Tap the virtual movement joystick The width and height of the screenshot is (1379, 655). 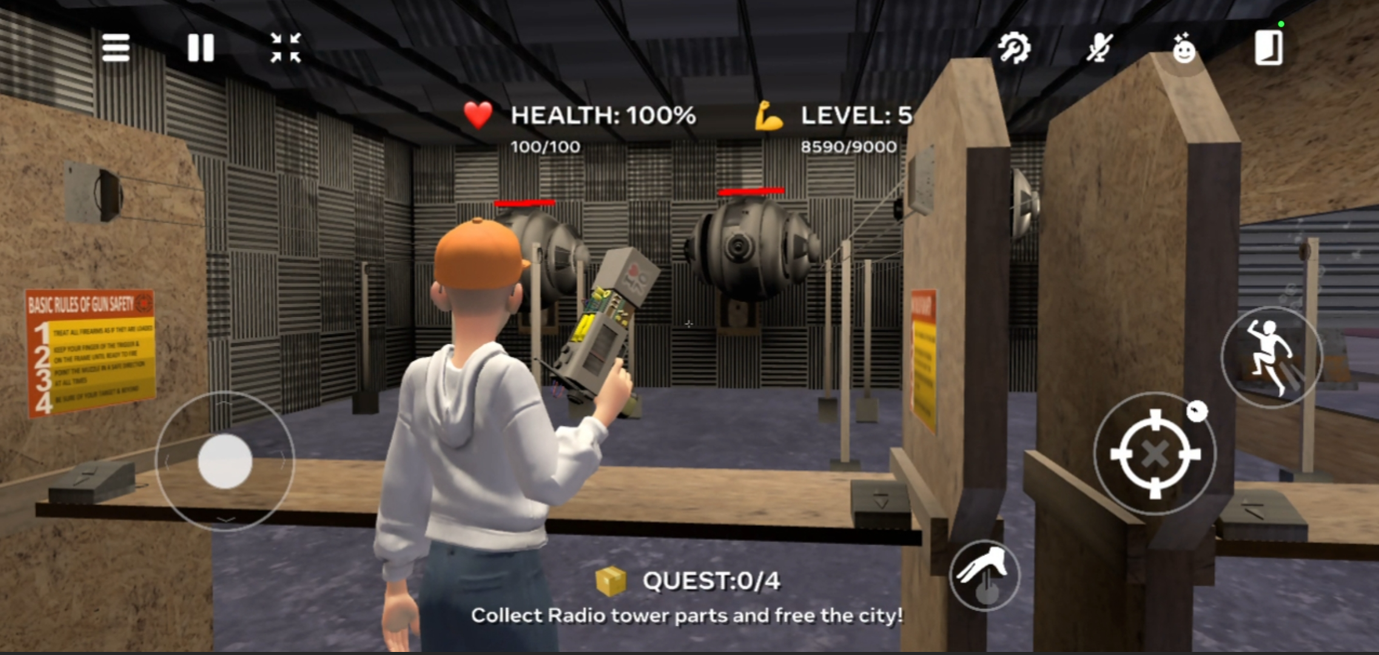tap(225, 461)
